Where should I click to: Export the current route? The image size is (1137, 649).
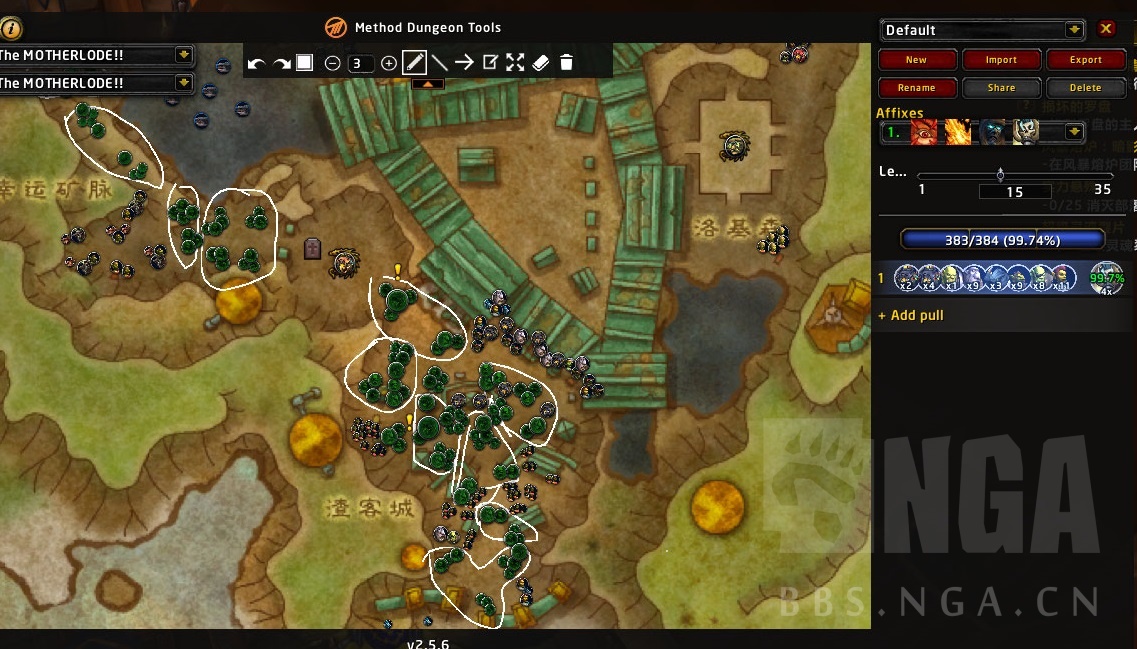click(x=1085, y=60)
